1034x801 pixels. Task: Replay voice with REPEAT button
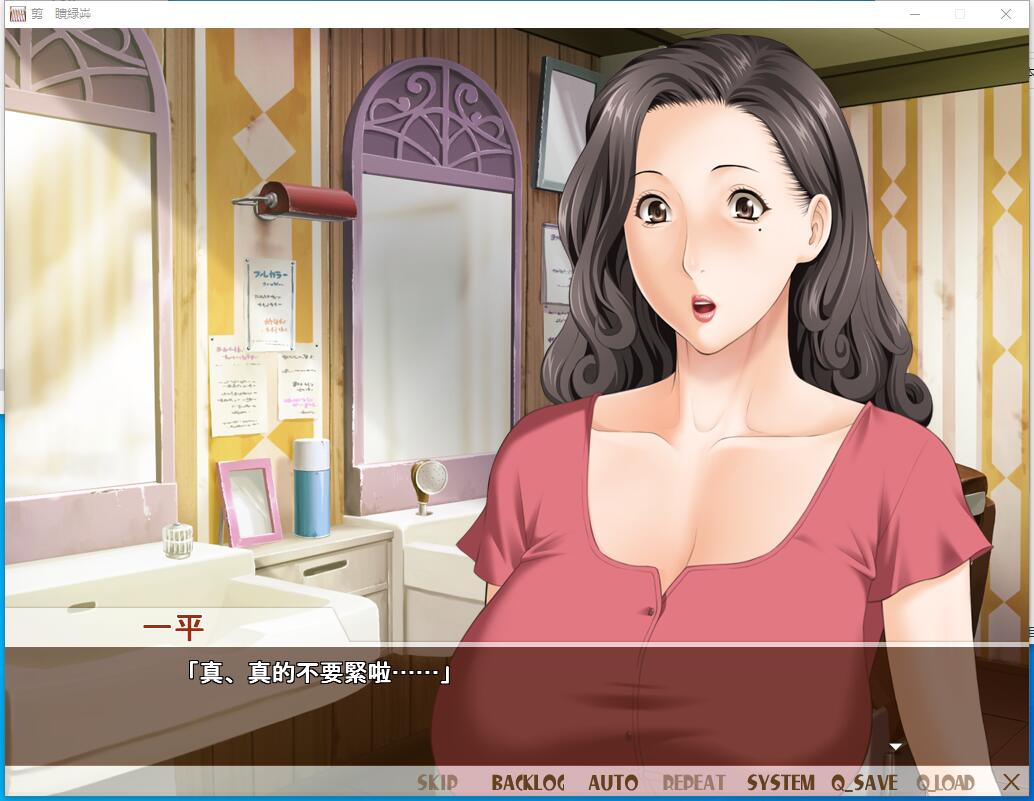(x=693, y=783)
